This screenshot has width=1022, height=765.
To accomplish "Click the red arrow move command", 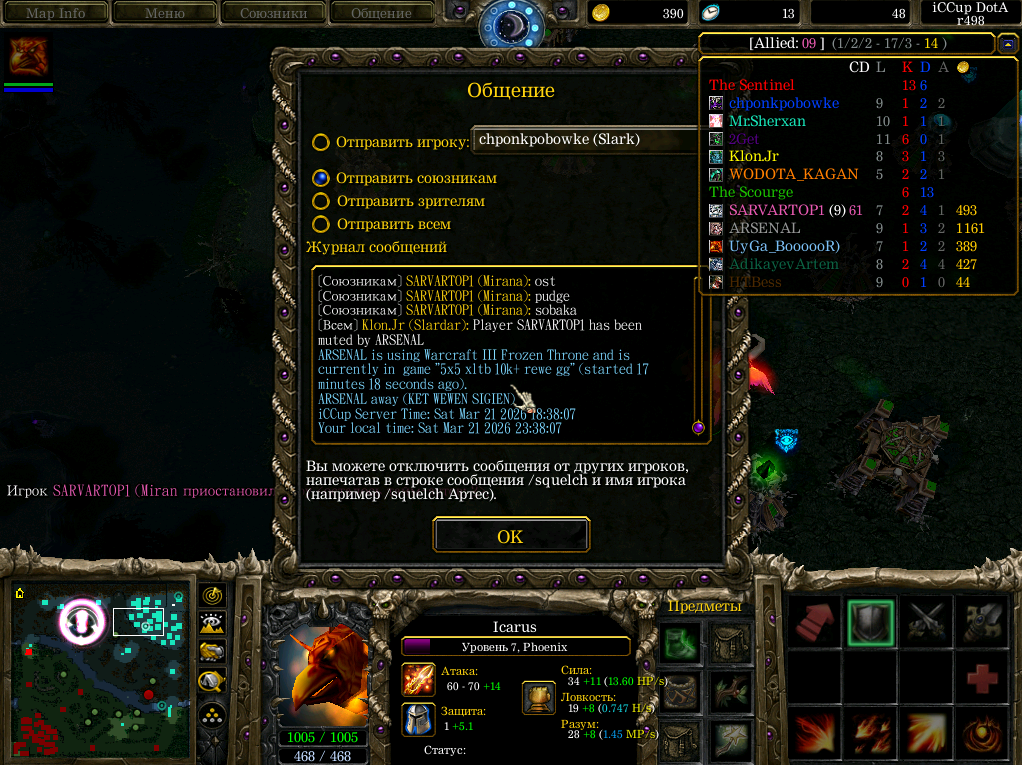I will [x=814, y=623].
